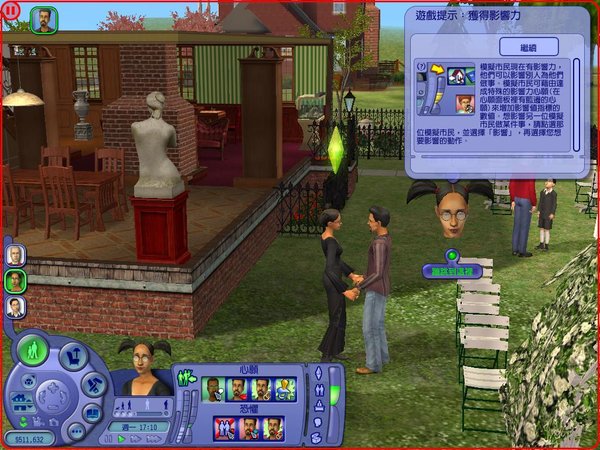Click the first want icon under 心願

click(x=212, y=389)
